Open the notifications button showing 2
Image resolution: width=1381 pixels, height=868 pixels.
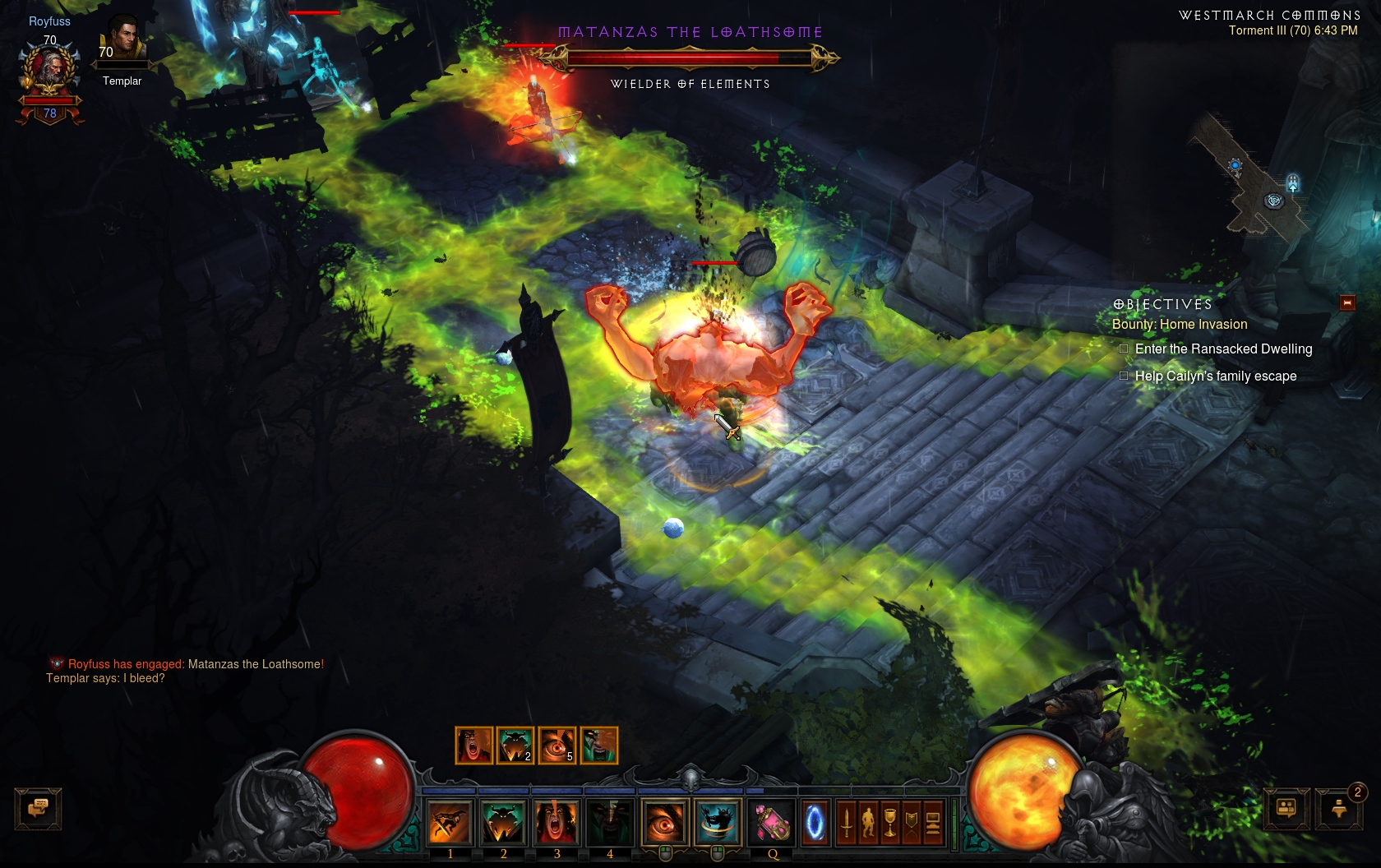[1339, 809]
